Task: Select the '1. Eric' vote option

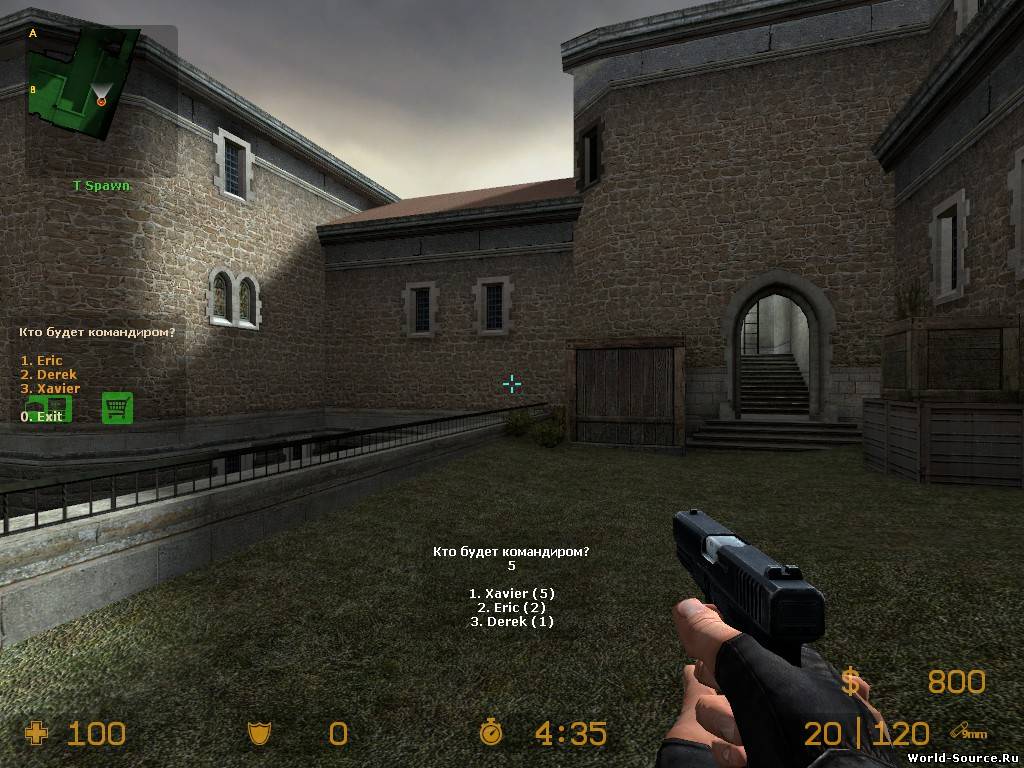Action: (x=42, y=361)
